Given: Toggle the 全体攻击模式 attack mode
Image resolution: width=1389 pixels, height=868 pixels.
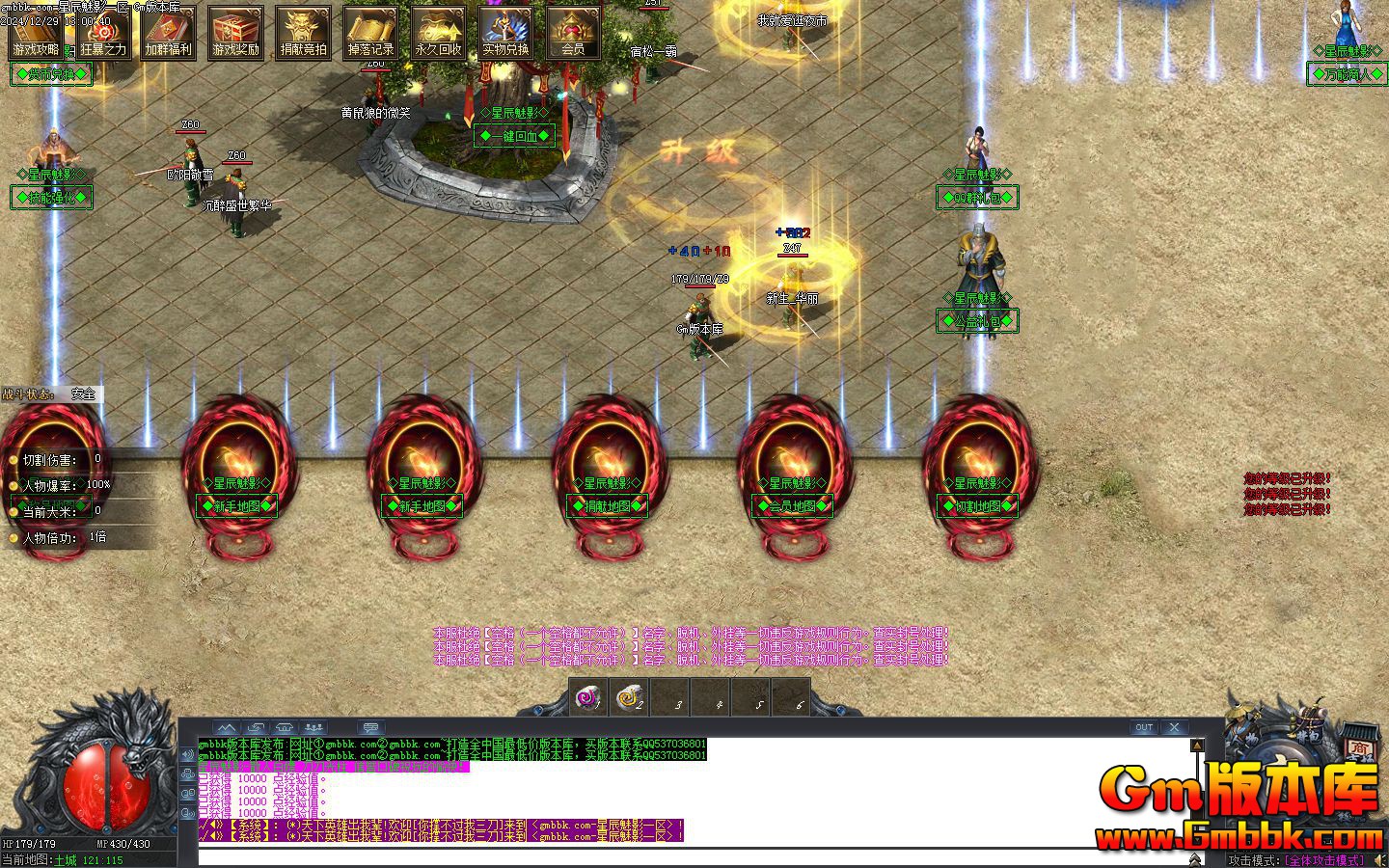Looking at the screenshot, I should [1325, 860].
